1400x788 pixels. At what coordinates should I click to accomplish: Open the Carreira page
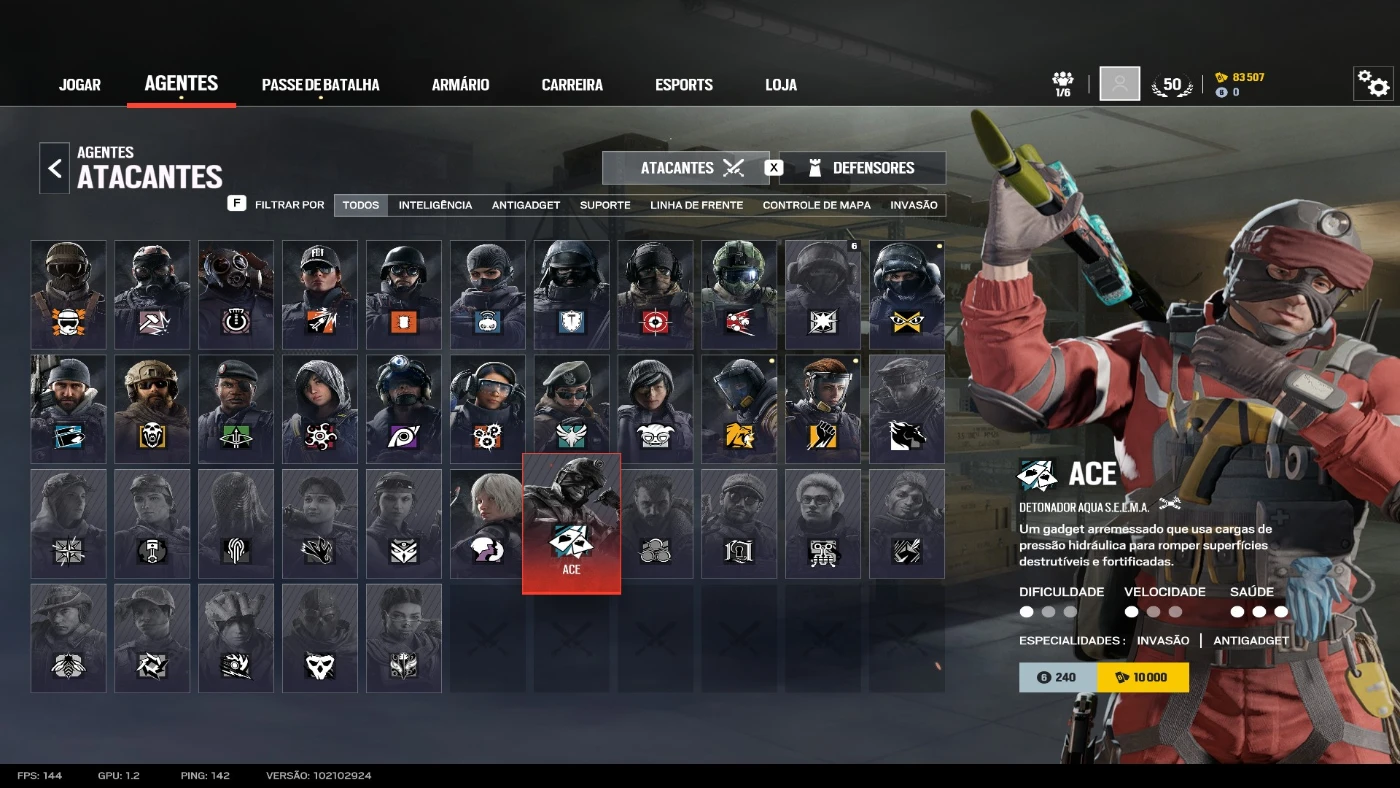[572, 85]
